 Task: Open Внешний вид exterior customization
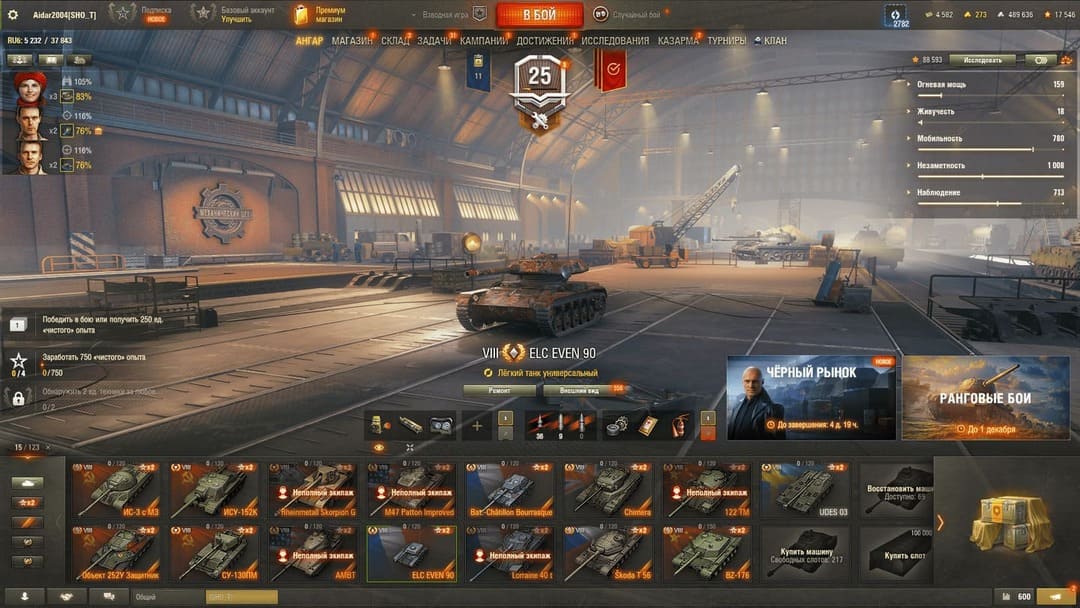tap(579, 389)
